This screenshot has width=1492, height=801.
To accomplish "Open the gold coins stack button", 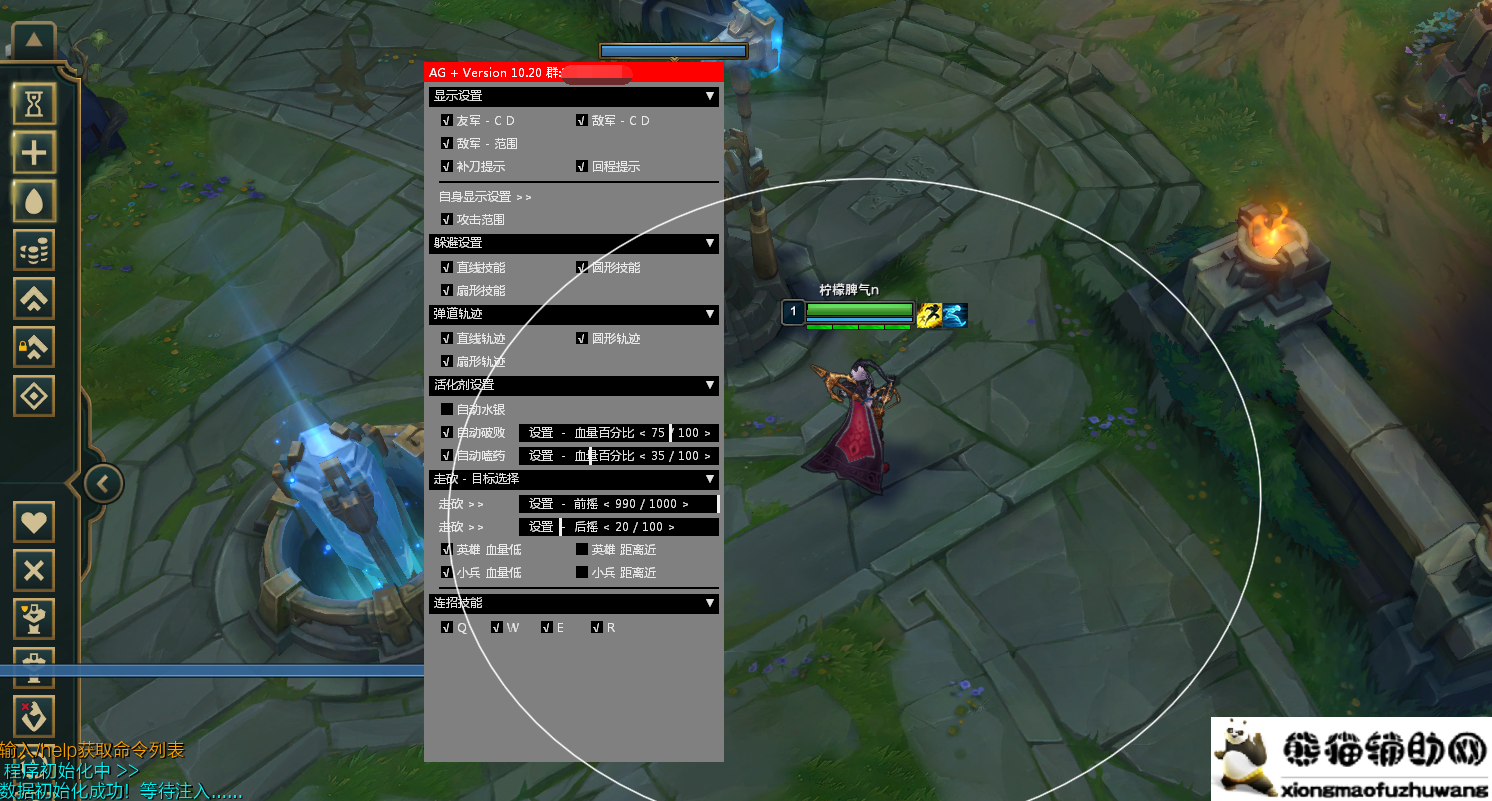I will 34,250.
